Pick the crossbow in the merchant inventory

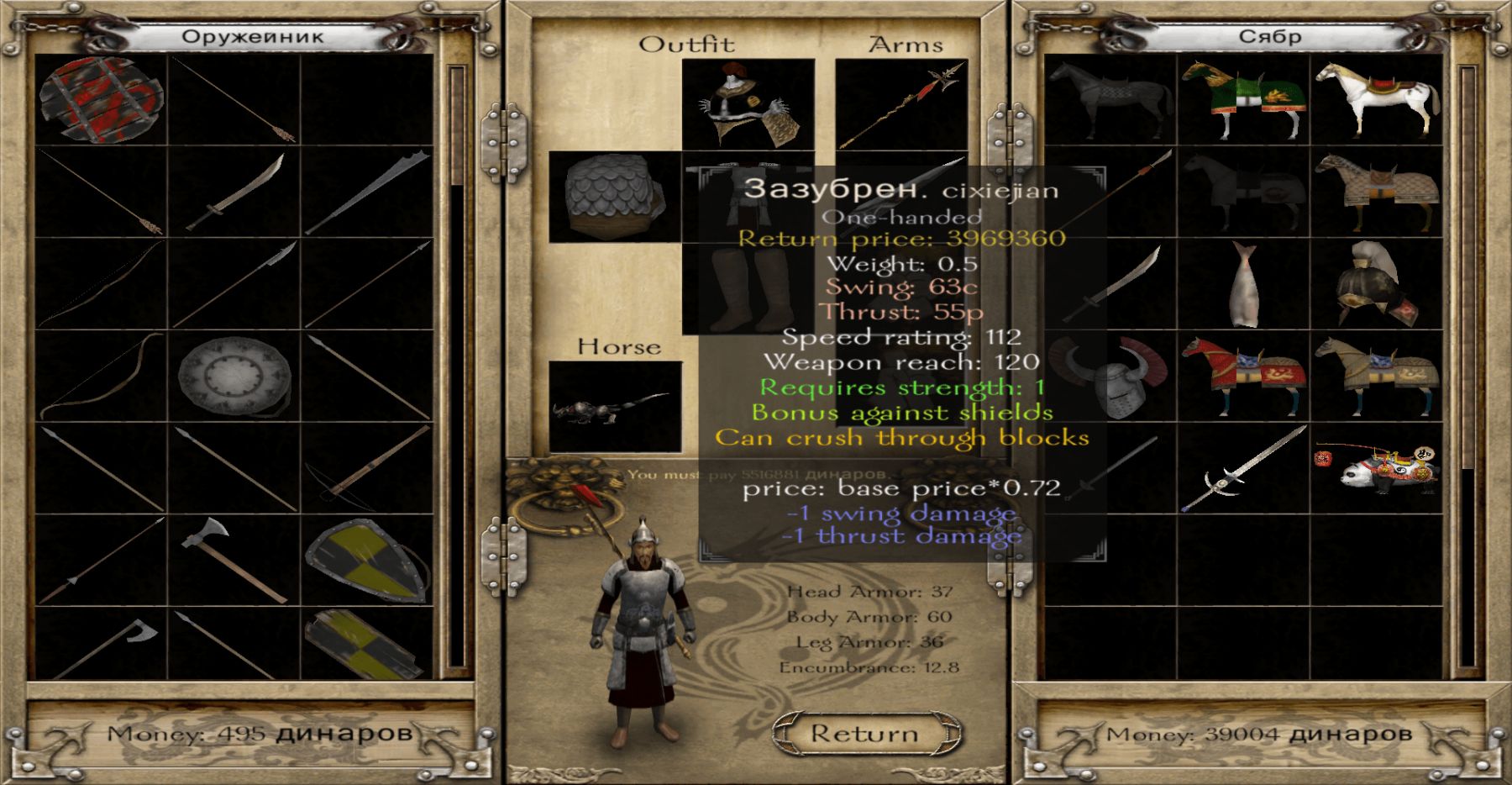coord(367,468)
